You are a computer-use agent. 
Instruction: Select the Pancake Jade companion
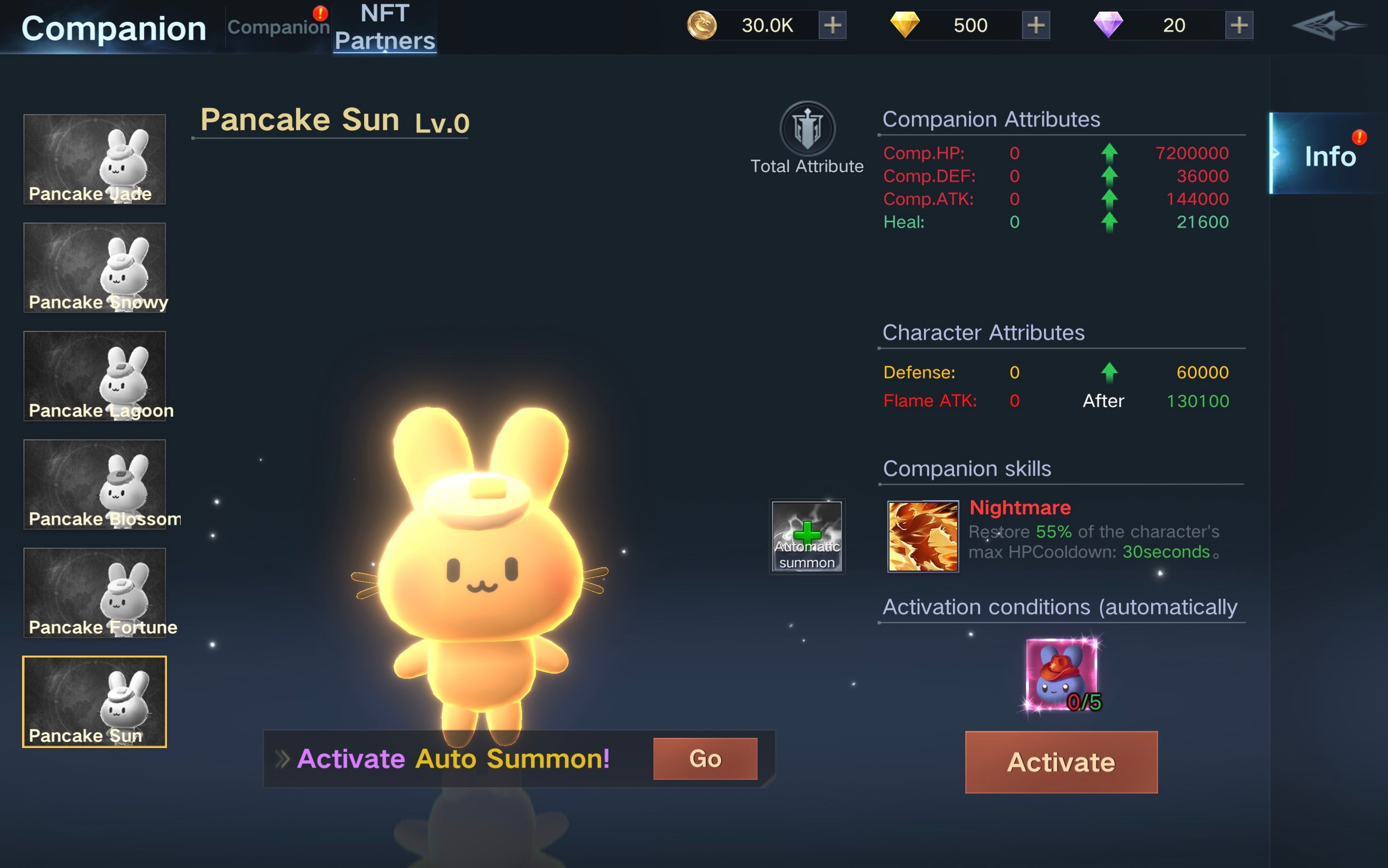95,159
